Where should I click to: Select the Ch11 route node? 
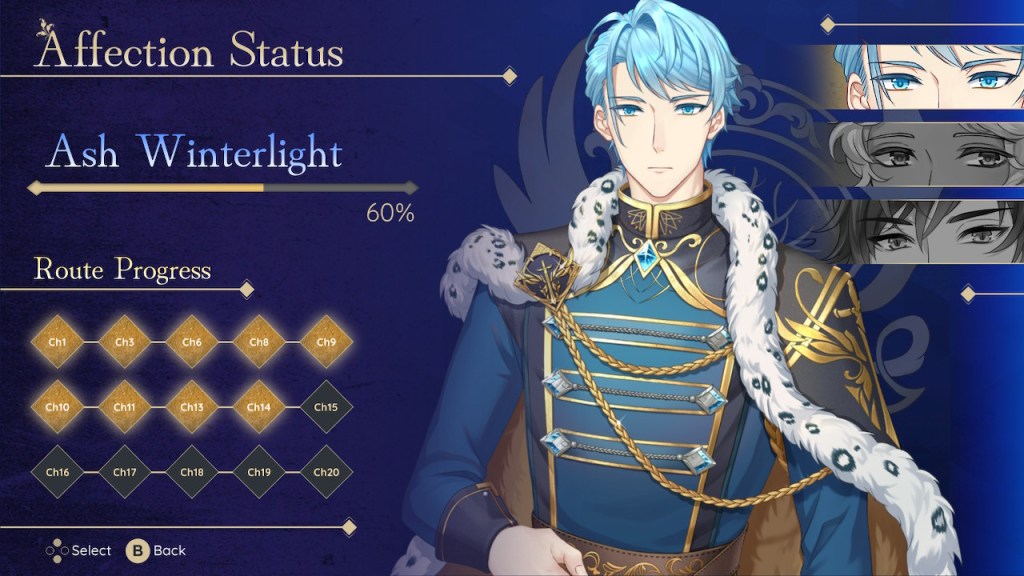coord(124,407)
